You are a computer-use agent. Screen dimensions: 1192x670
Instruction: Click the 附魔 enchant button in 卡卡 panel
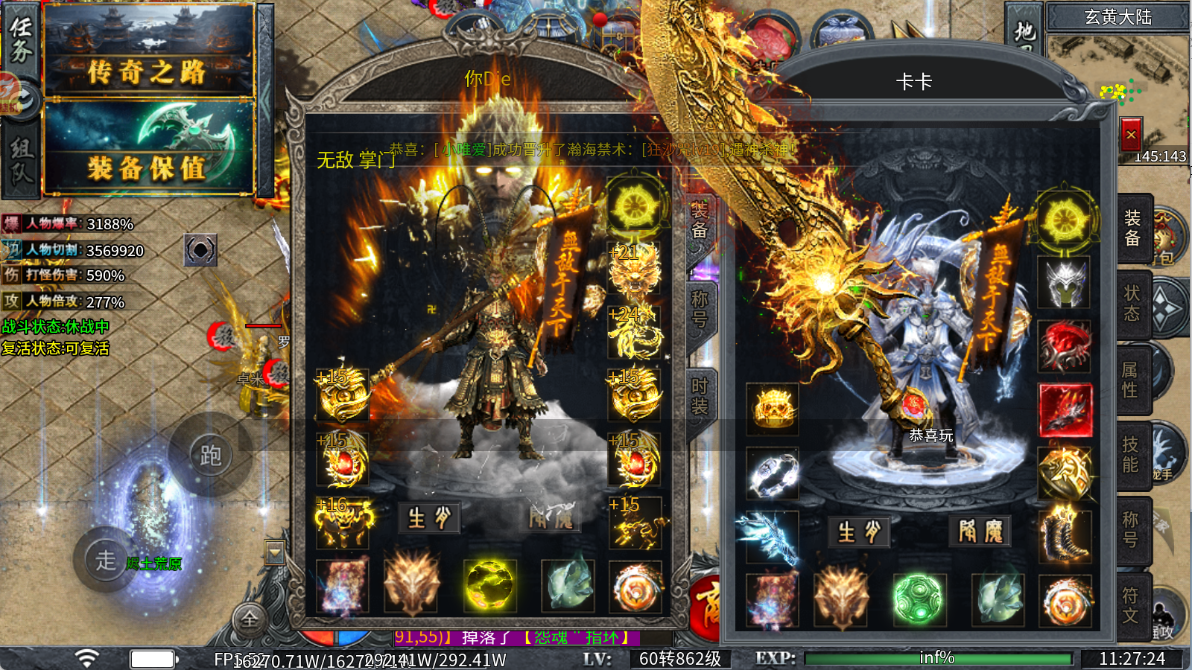980,531
